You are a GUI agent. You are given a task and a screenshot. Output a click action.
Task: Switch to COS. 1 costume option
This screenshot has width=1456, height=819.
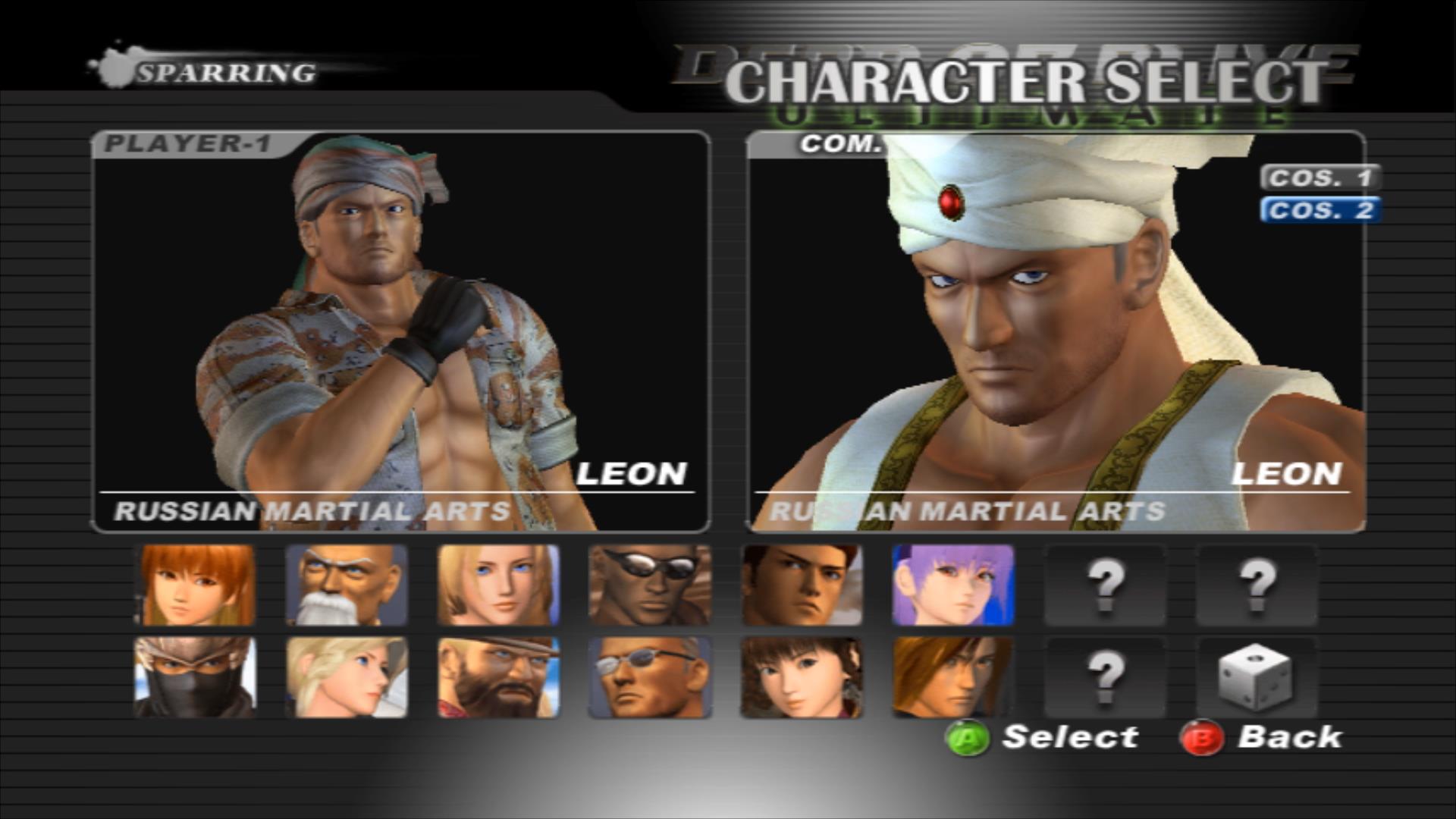[1319, 179]
